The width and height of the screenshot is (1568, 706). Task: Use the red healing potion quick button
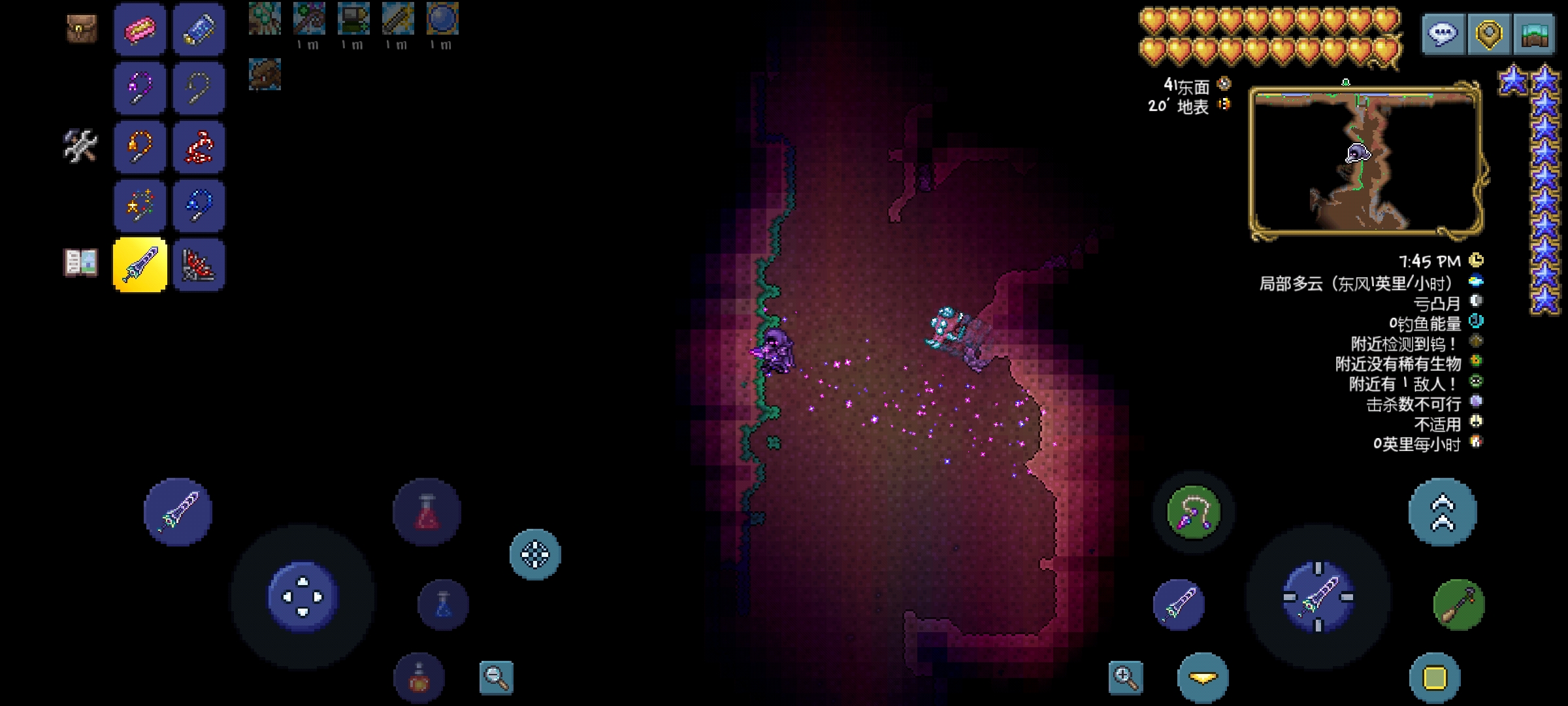click(427, 512)
